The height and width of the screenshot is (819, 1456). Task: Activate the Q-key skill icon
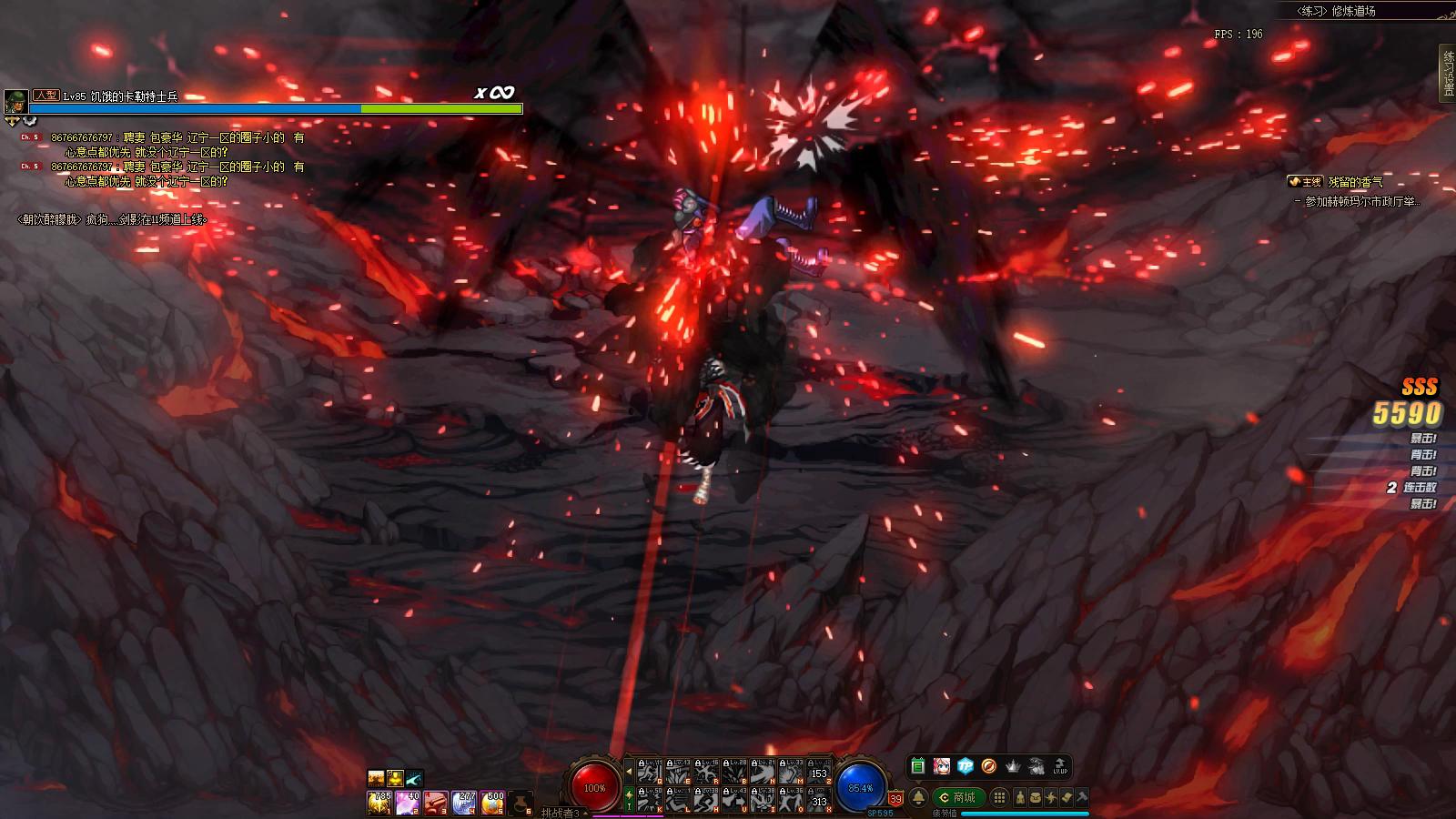(649, 772)
